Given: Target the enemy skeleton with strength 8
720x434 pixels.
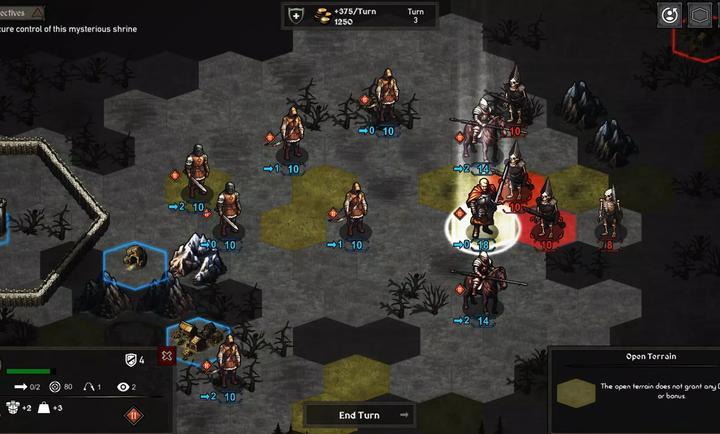Looking at the screenshot, I should coord(607,217).
